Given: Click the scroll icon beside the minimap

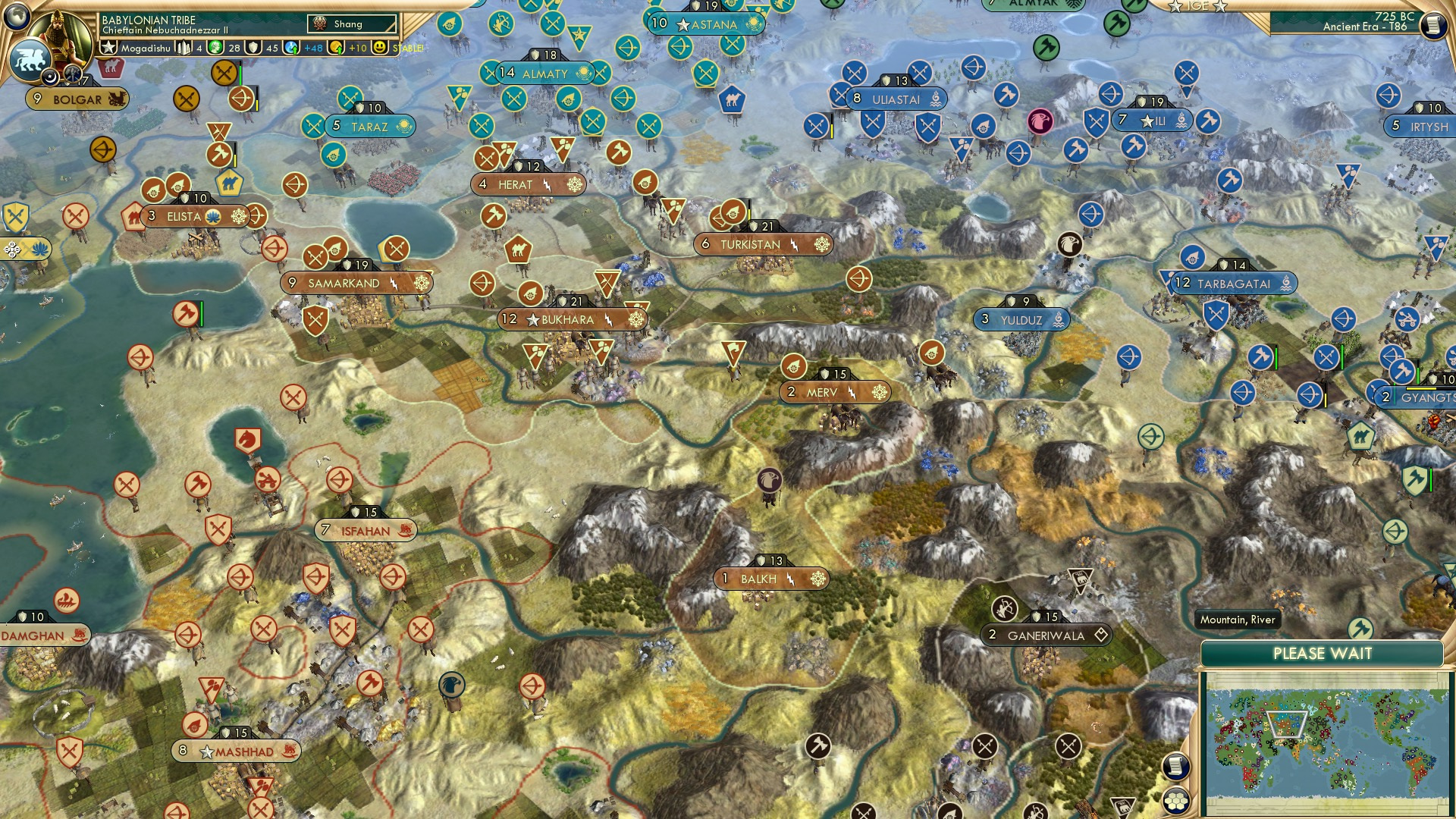Looking at the screenshot, I should pyautogui.click(x=1175, y=766).
